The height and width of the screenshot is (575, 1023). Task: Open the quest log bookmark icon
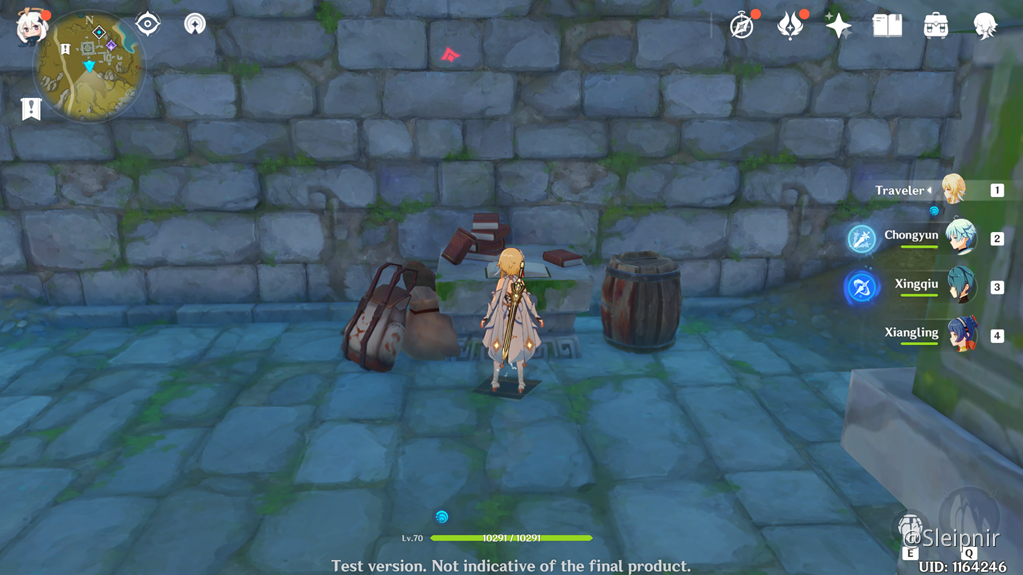coord(31,108)
